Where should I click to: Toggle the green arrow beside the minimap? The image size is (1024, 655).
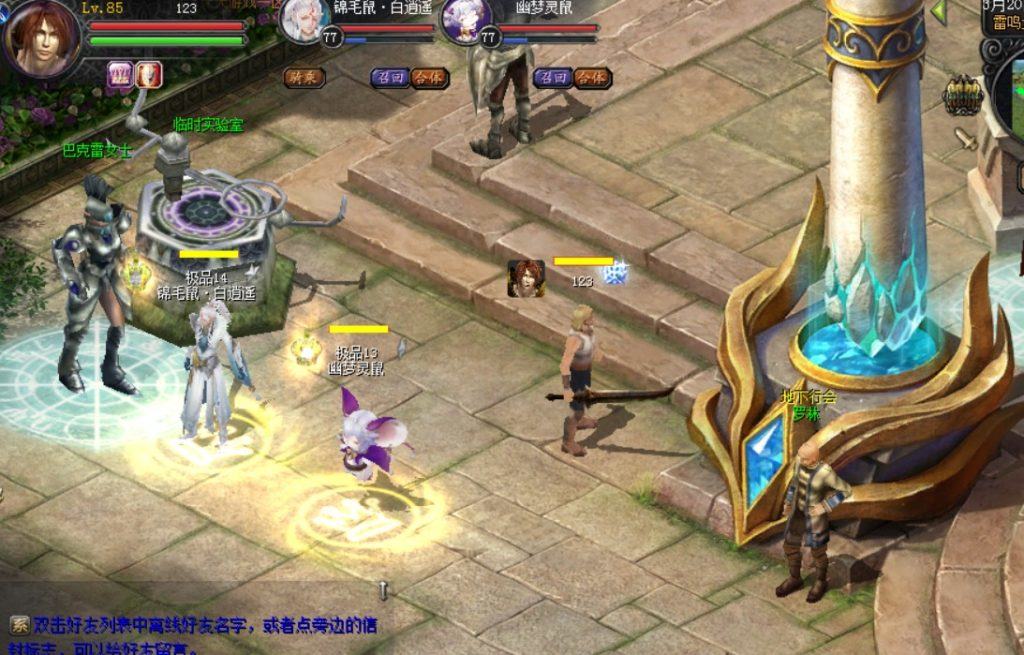(x=939, y=12)
